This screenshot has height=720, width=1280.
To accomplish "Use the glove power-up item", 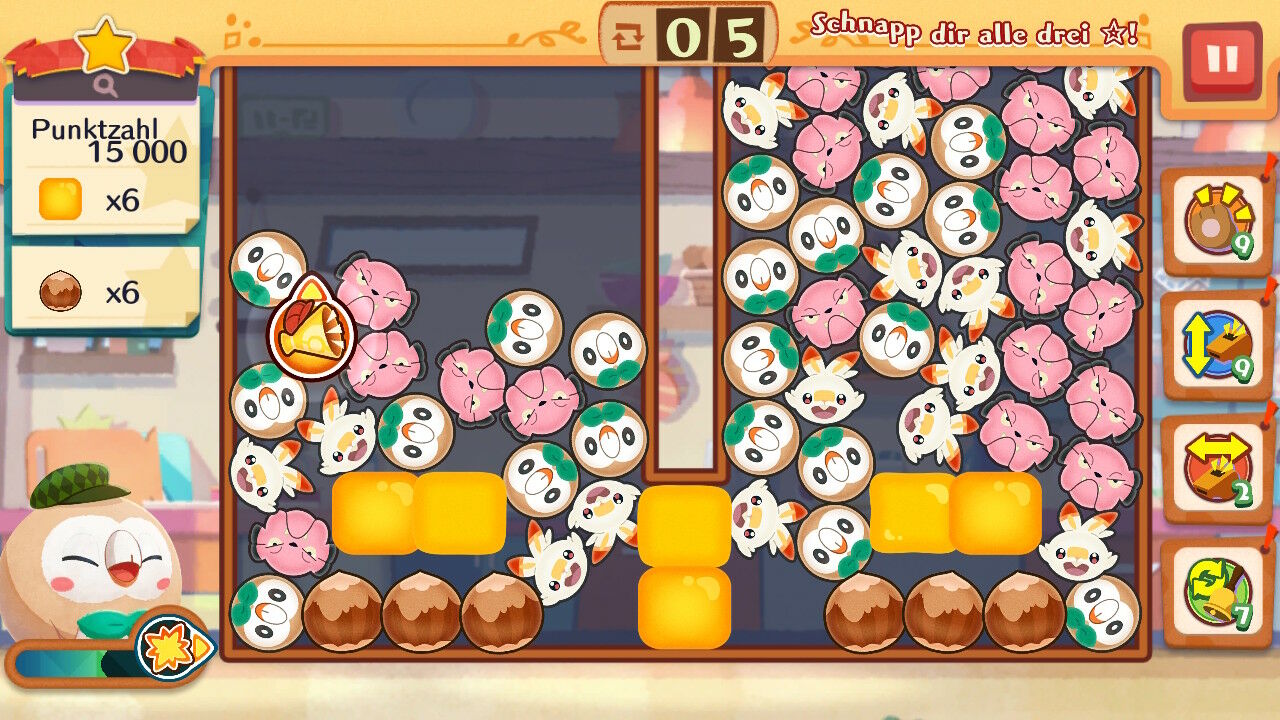I will point(1216,222).
